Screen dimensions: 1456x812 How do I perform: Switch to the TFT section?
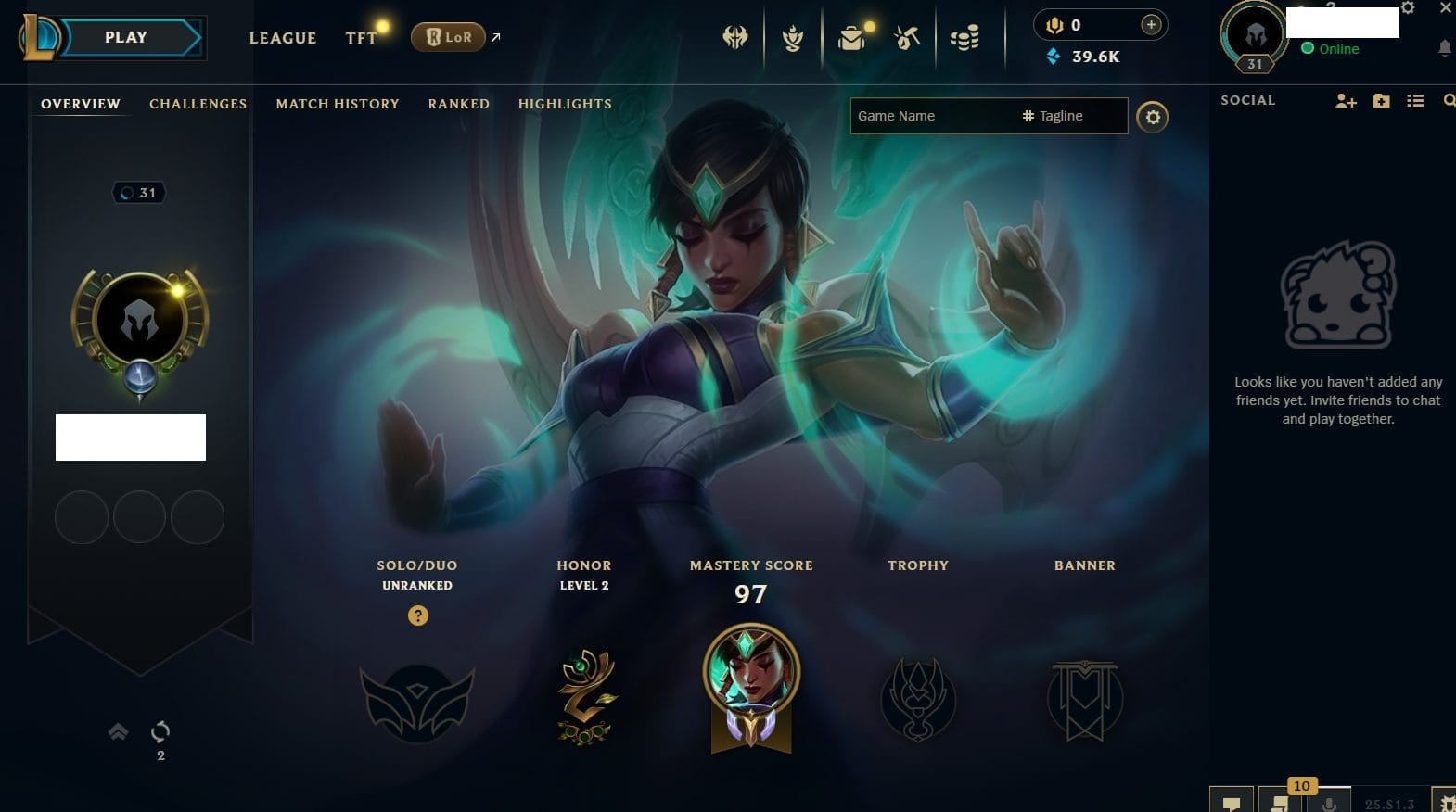tap(361, 38)
